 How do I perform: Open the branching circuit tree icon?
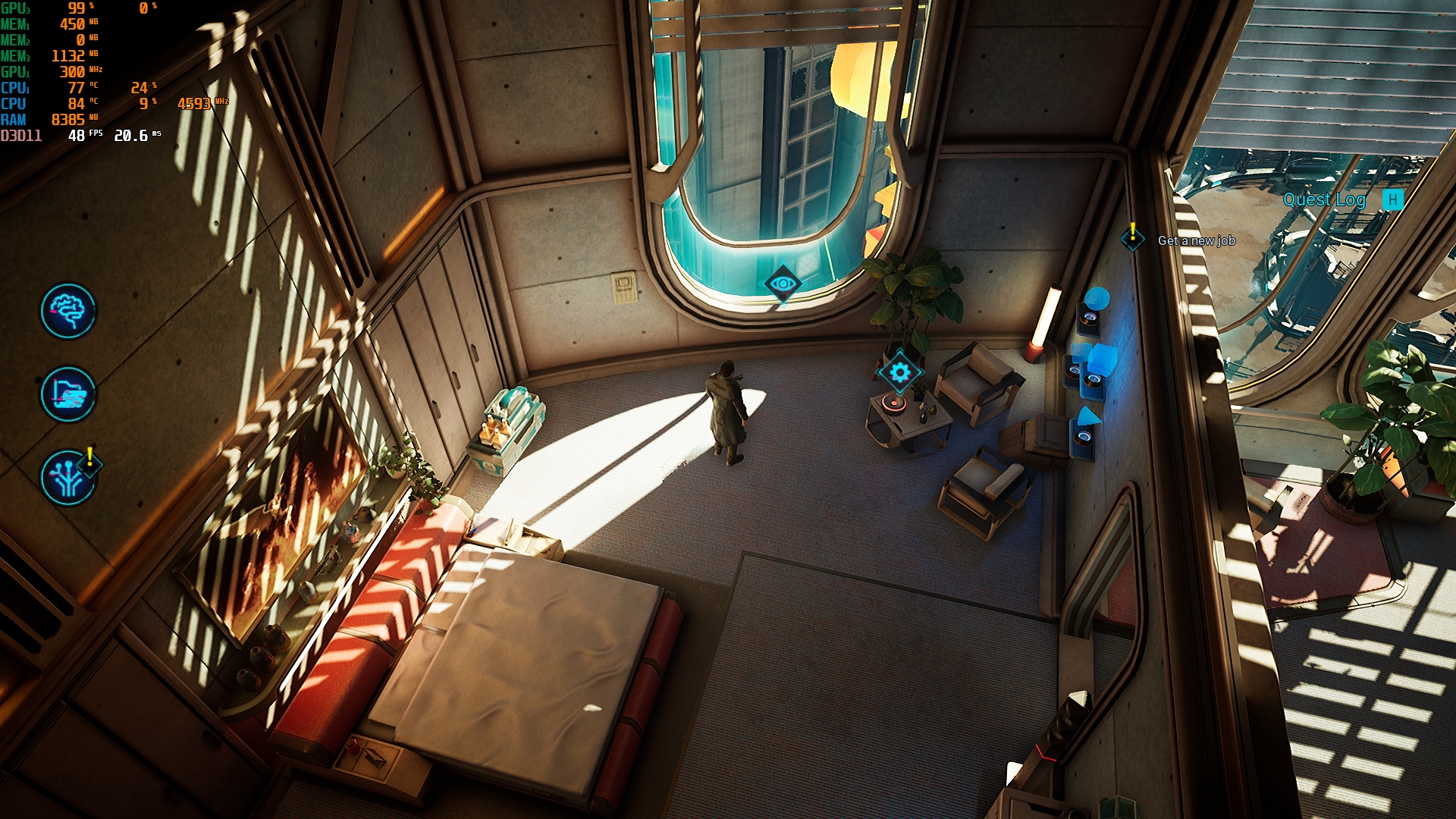coord(68,478)
